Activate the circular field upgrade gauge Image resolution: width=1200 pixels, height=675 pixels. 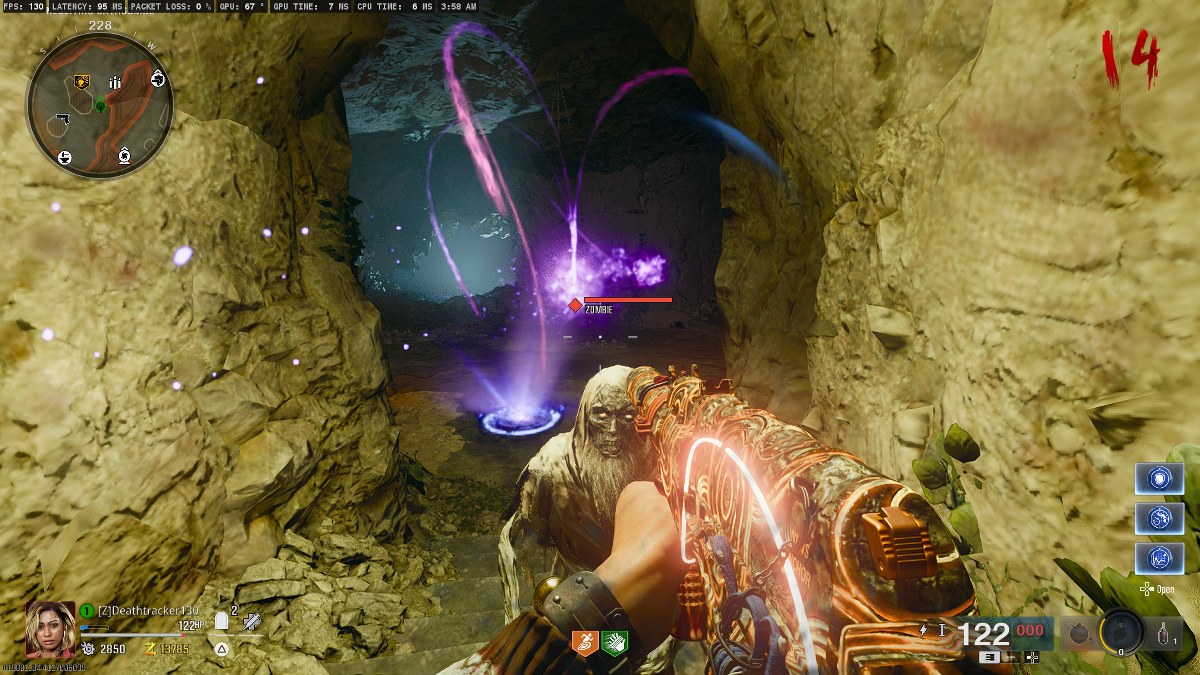click(x=1121, y=632)
